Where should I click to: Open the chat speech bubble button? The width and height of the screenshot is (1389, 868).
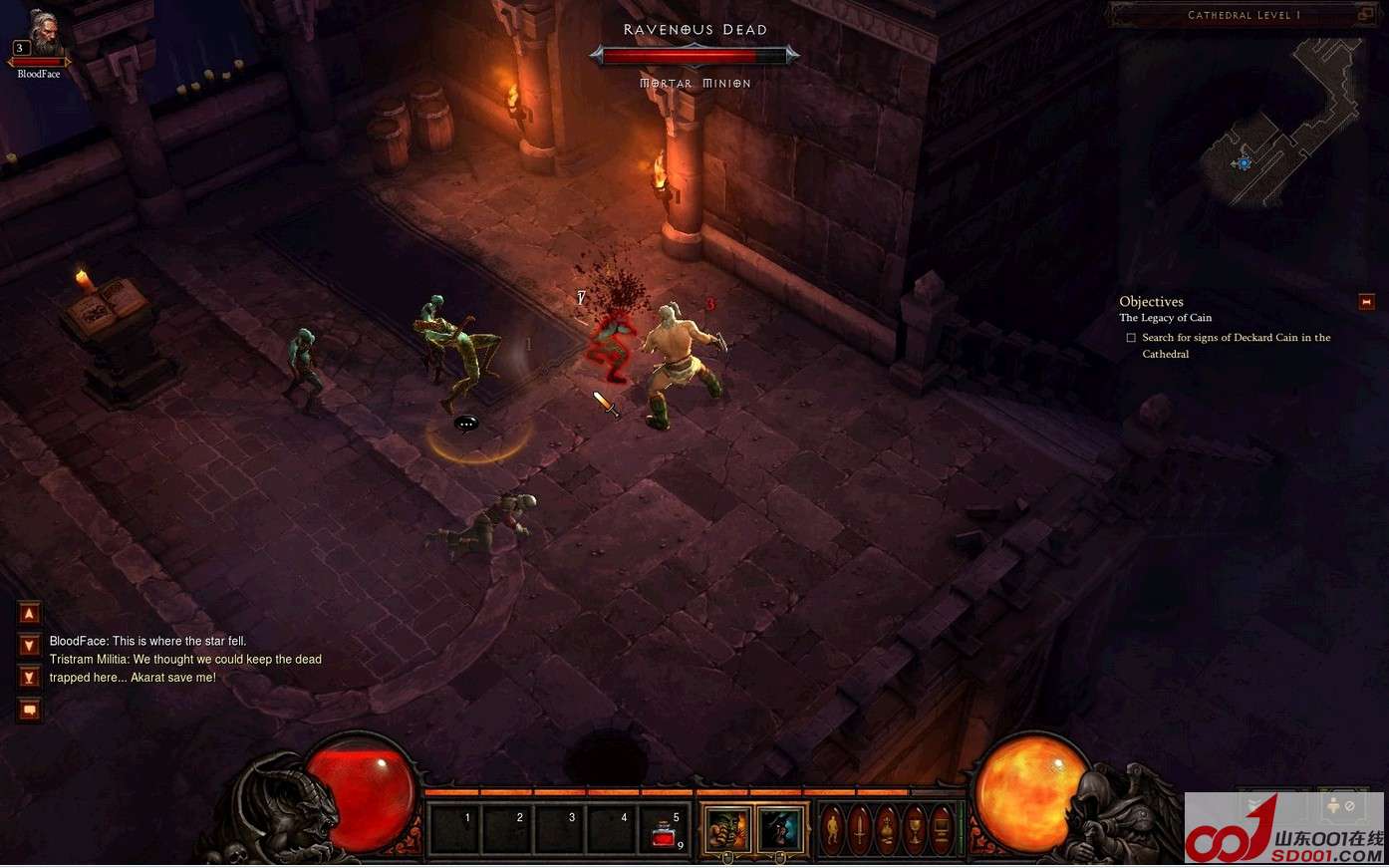pos(30,710)
